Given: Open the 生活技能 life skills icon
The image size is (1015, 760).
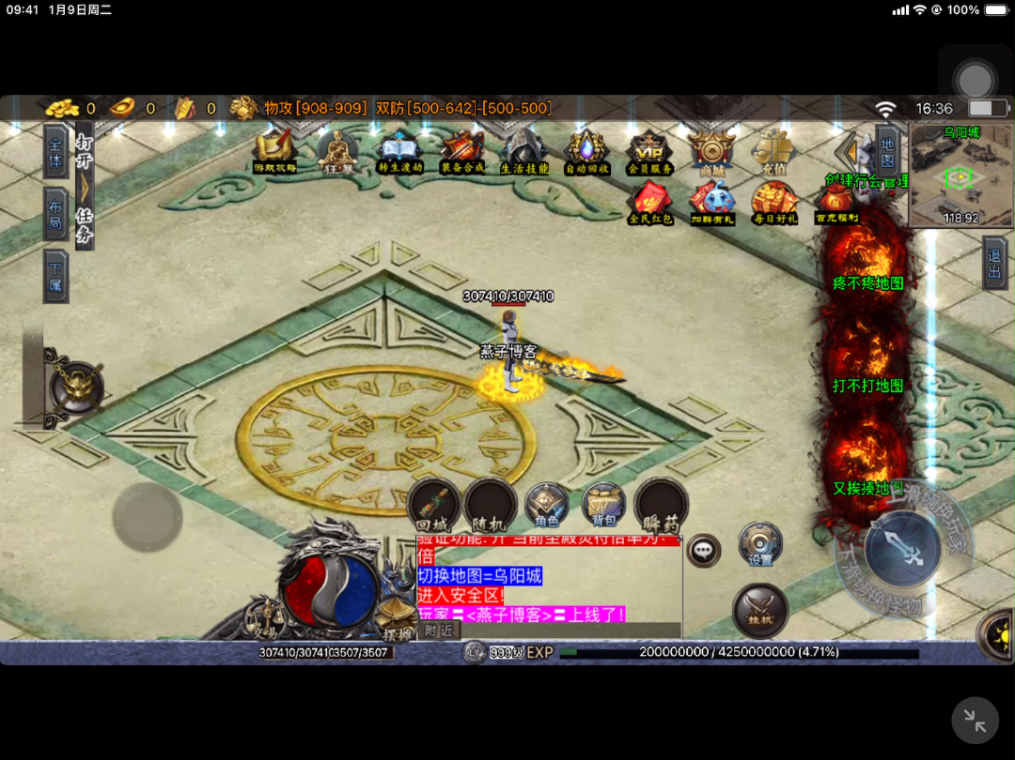Looking at the screenshot, I should tap(523, 151).
